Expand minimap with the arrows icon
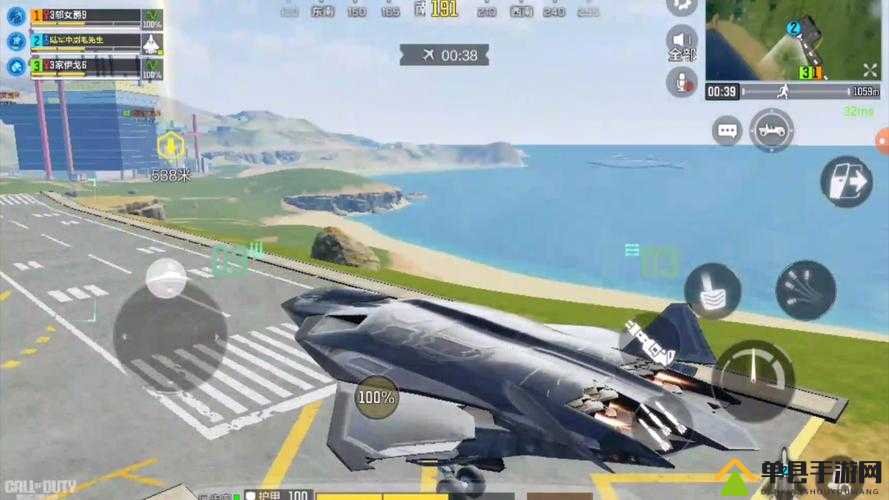The image size is (889, 500). click(x=869, y=69)
